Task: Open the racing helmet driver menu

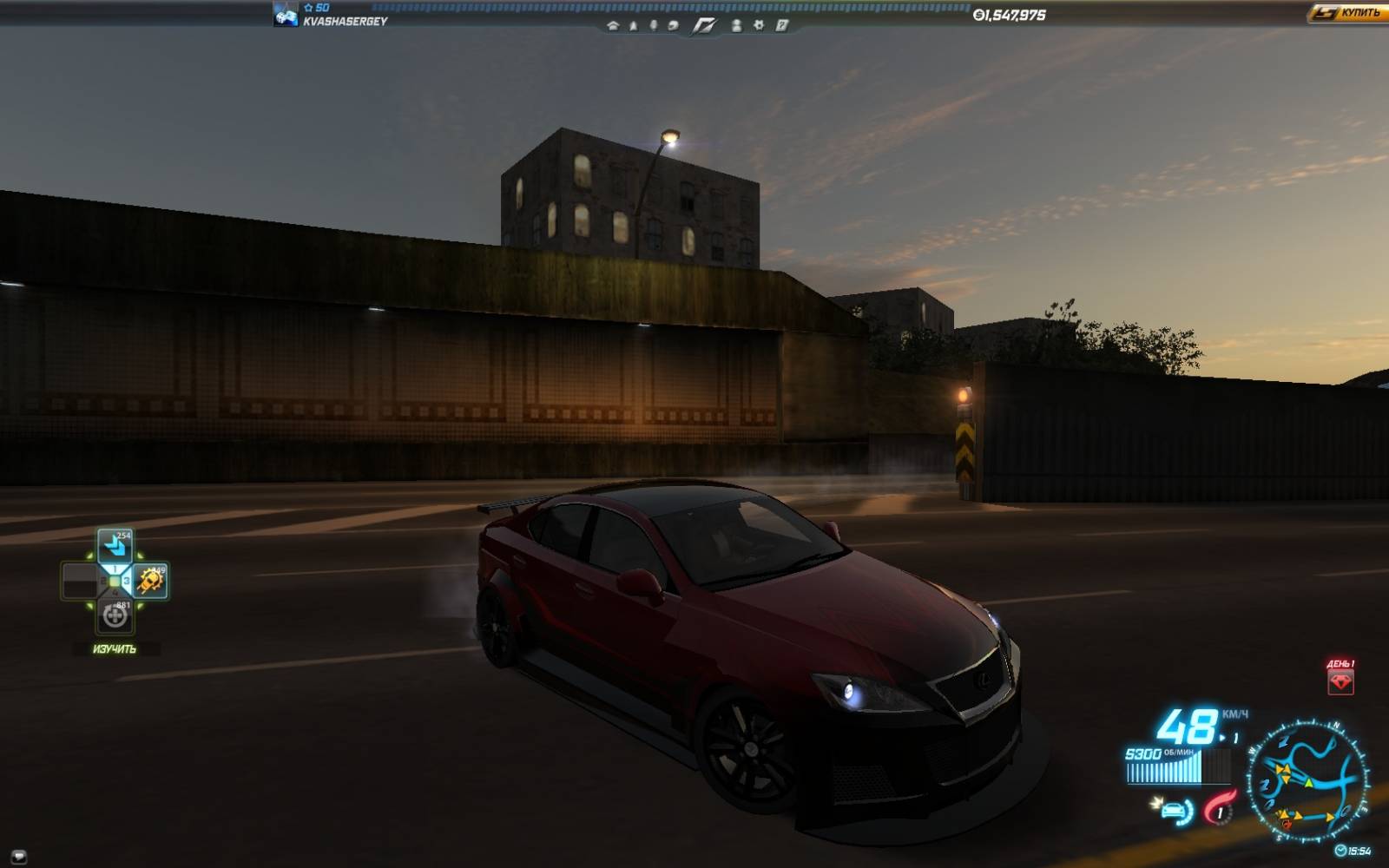Action: coord(673,26)
